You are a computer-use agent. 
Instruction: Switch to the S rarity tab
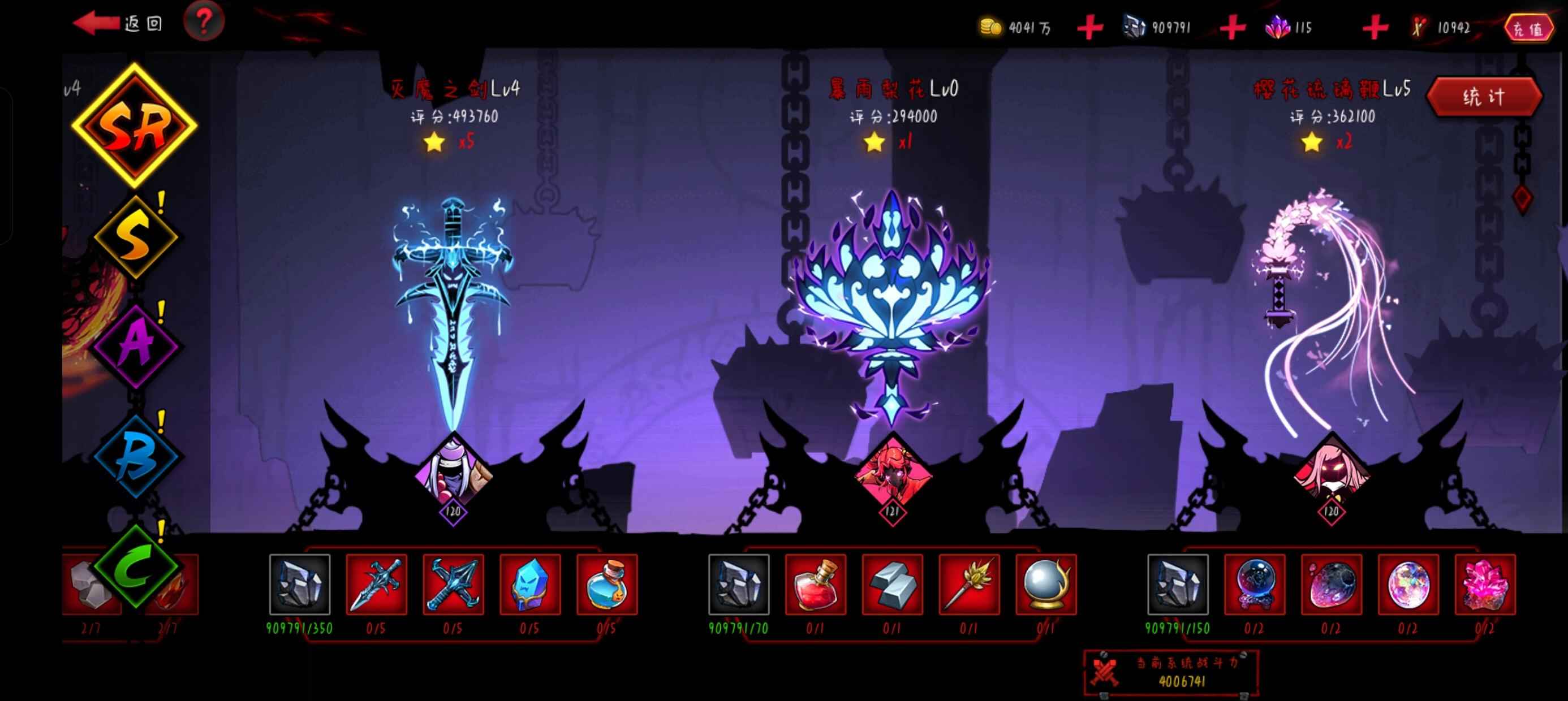(x=135, y=236)
